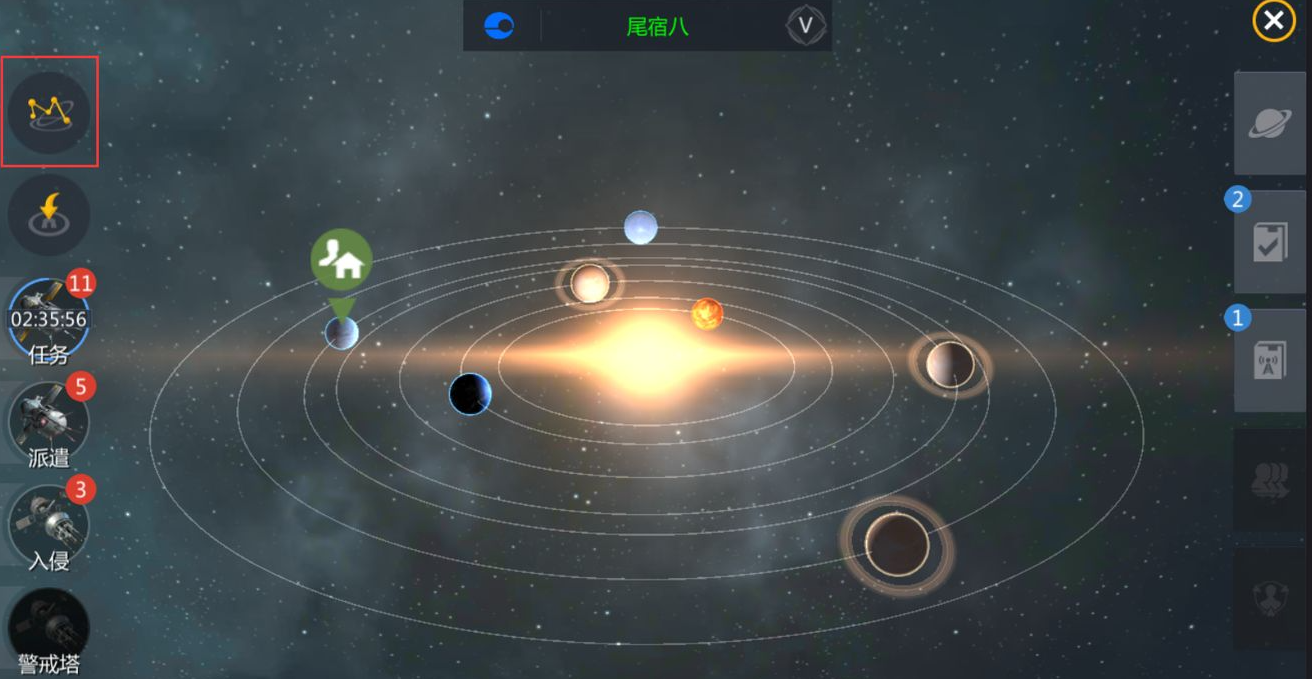Click the blue faction emblem in header
The height and width of the screenshot is (679, 1312).
click(x=499, y=26)
